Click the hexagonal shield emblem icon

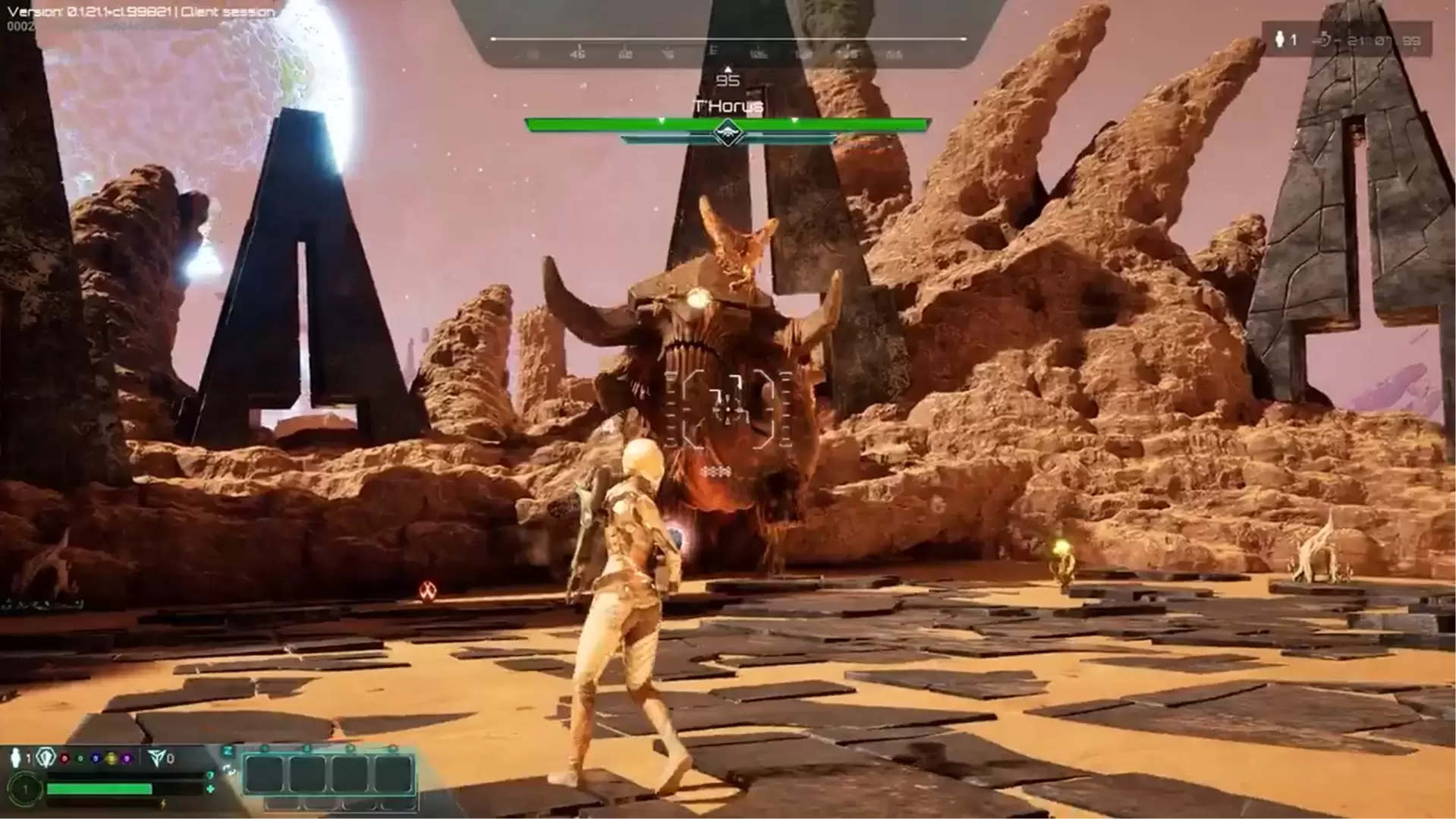tap(46, 758)
